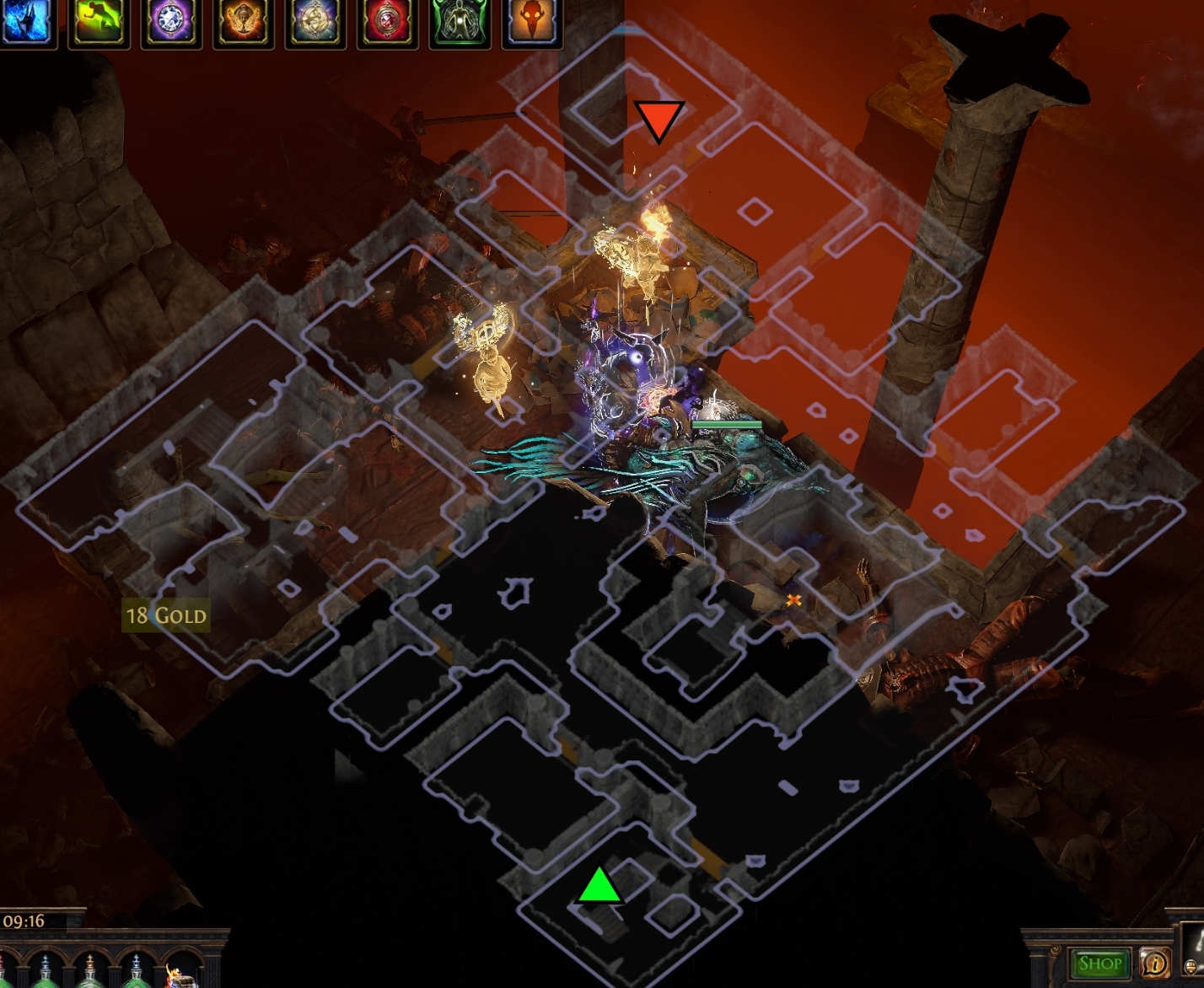Click the golden winged figure buff icon

[x=244, y=21]
